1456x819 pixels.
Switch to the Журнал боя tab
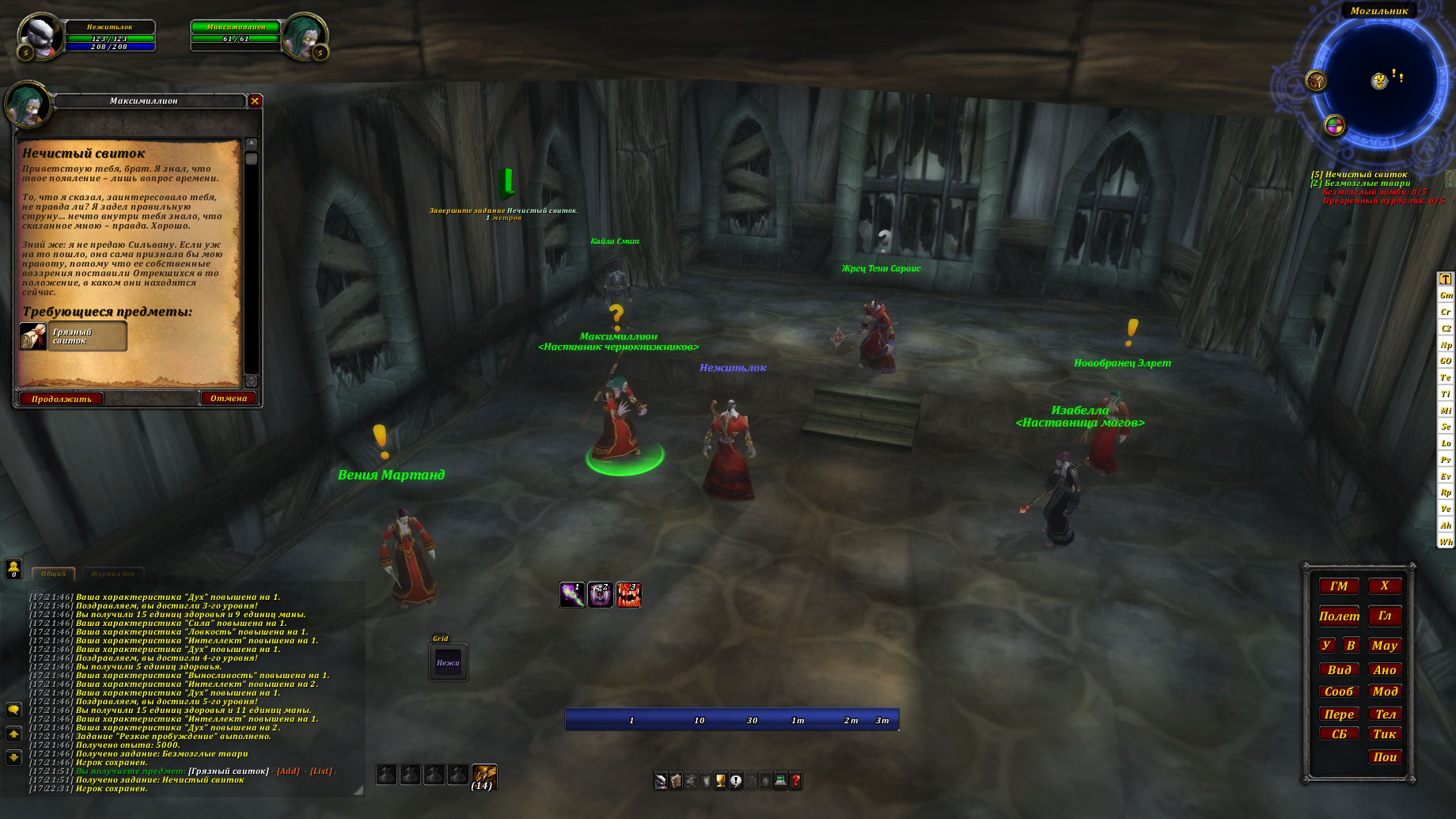tap(112, 574)
